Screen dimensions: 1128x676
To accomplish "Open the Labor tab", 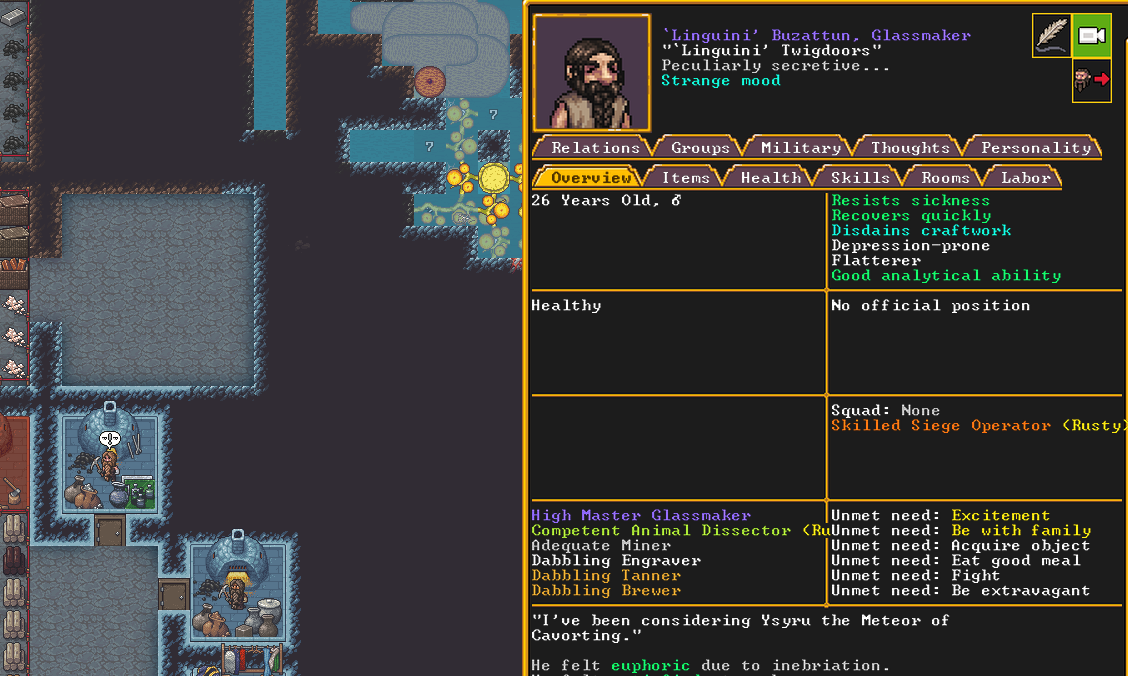I will (x=1026, y=177).
